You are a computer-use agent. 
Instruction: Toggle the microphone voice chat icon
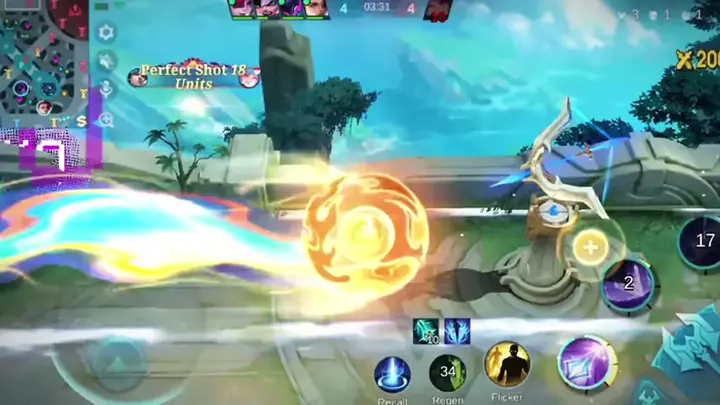105,90
